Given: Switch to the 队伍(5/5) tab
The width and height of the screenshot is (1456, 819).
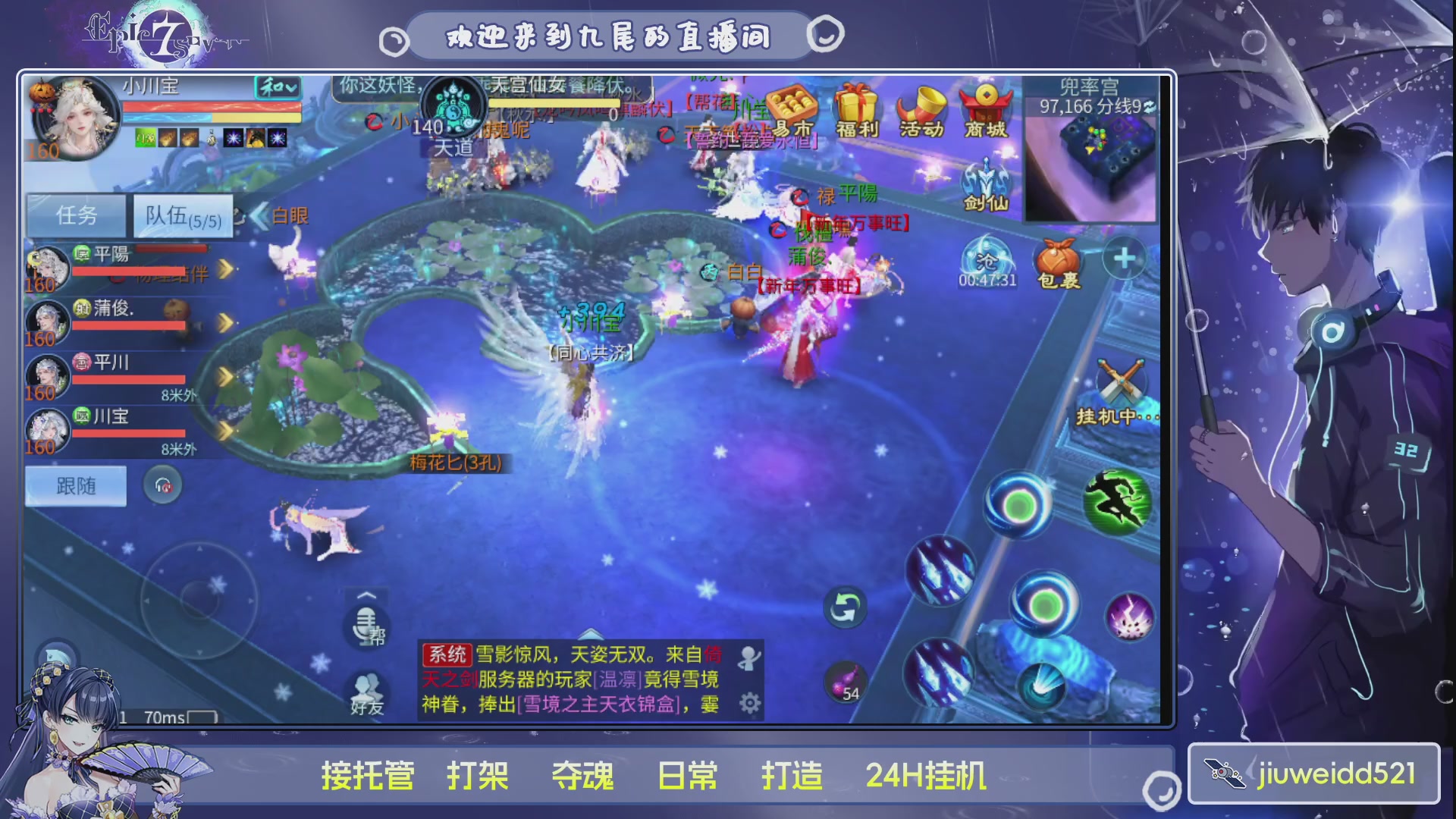Looking at the screenshot, I should point(182,215).
